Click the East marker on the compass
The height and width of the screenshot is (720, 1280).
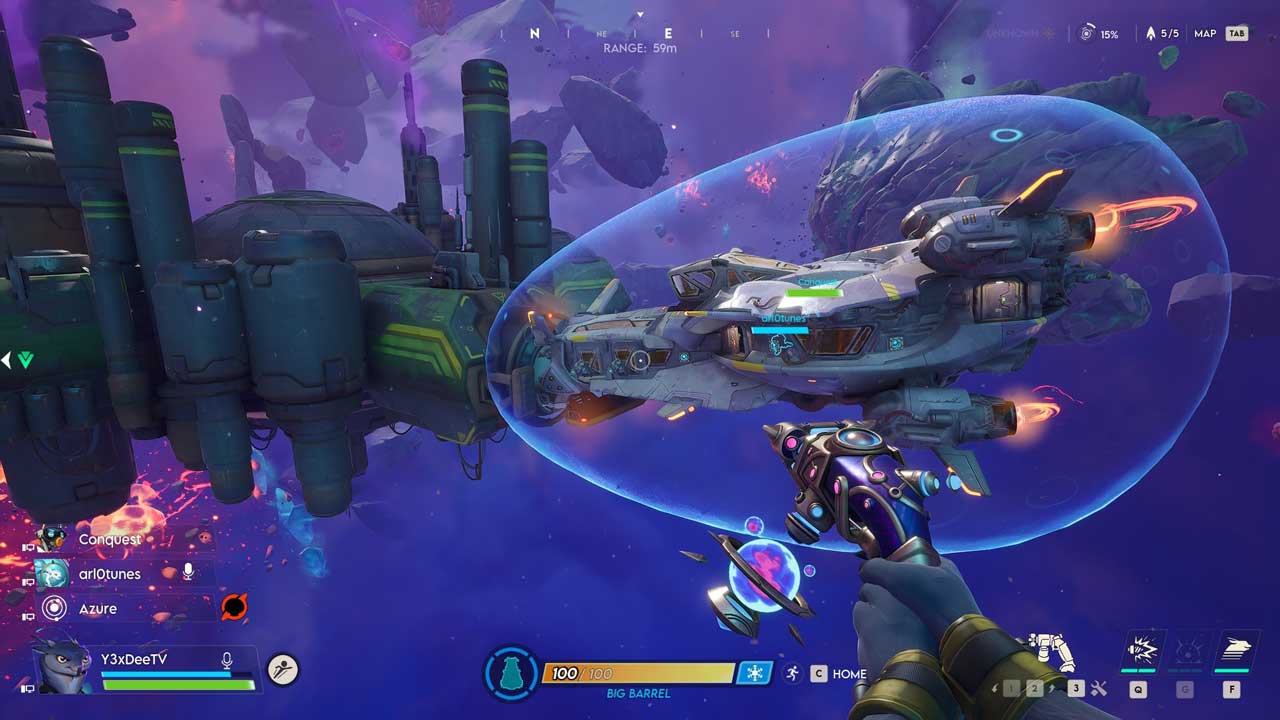point(669,33)
